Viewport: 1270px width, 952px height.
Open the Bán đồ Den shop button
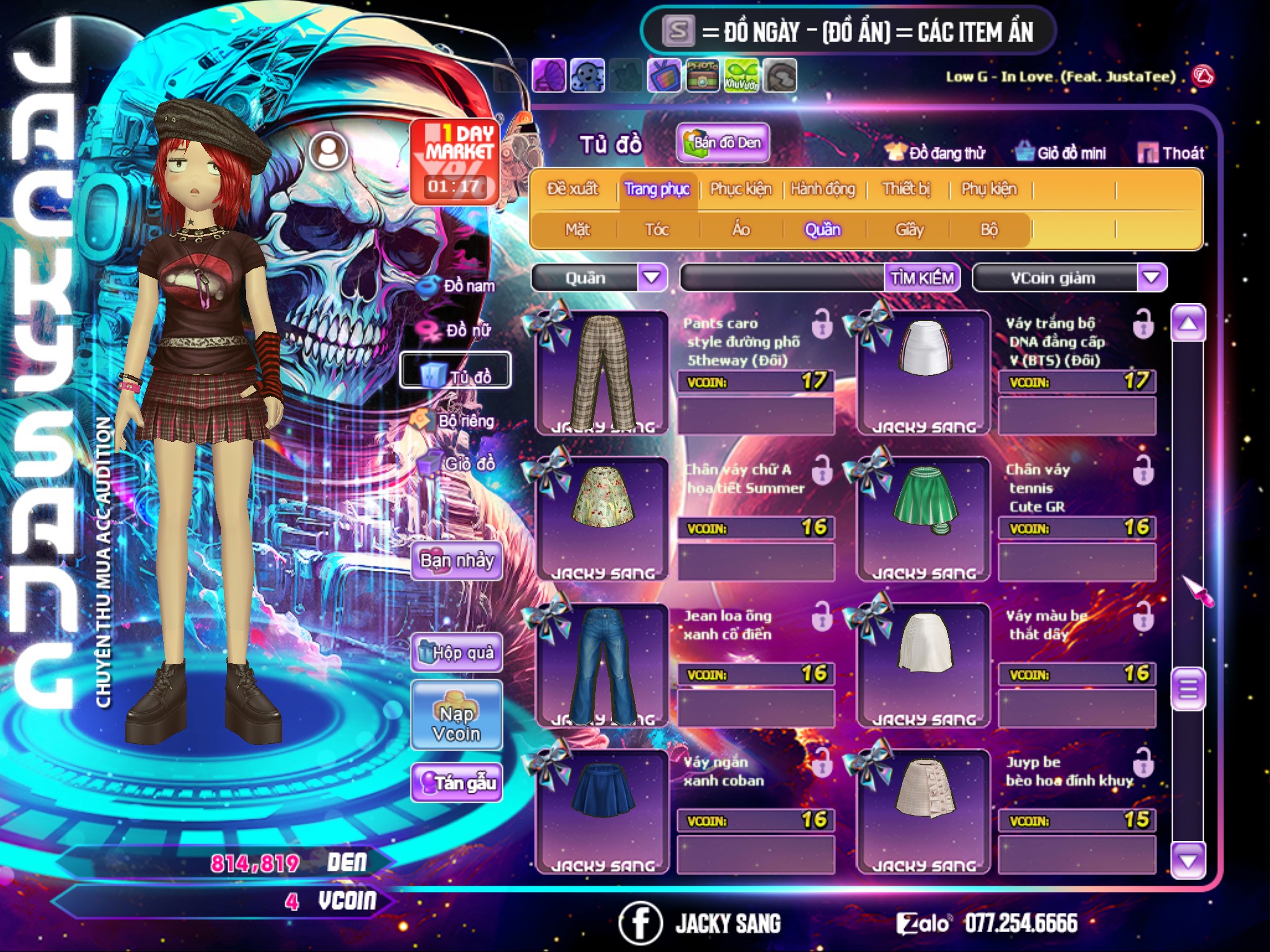(723, 143)
